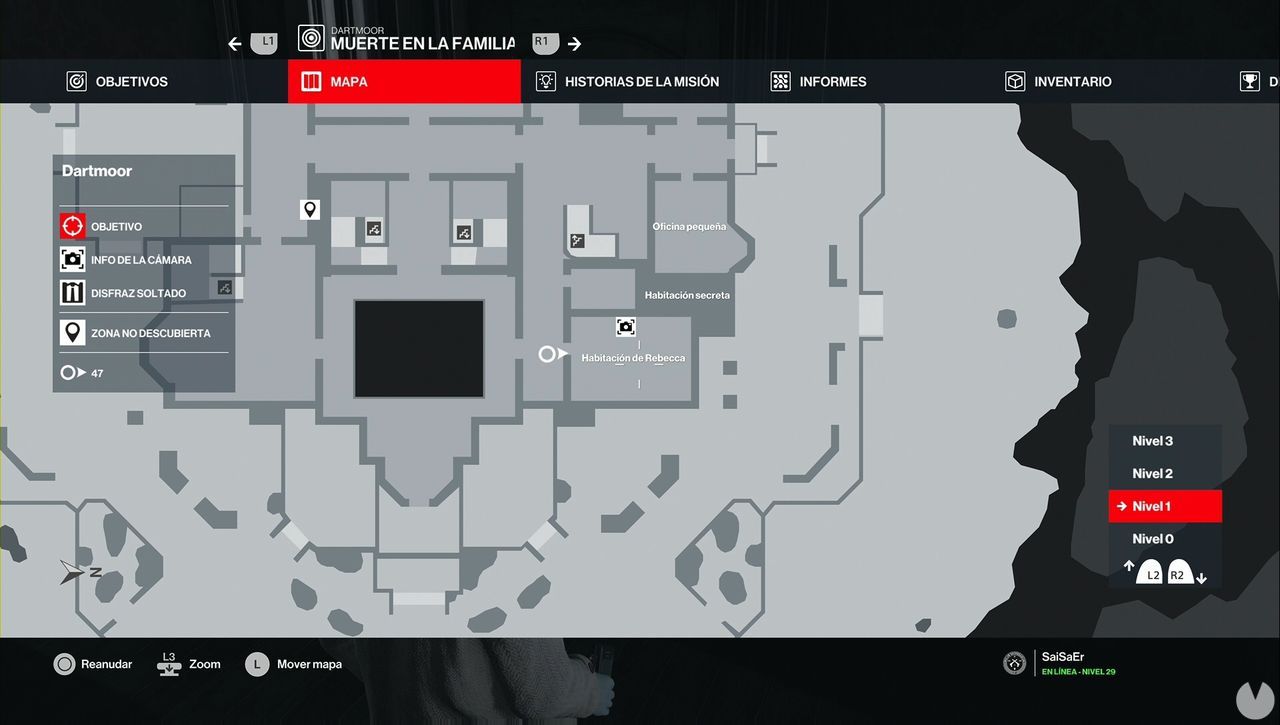Click the Disfraz soltado legend icon
This screenshot has width=1280, height=725.
pos(72,292)
